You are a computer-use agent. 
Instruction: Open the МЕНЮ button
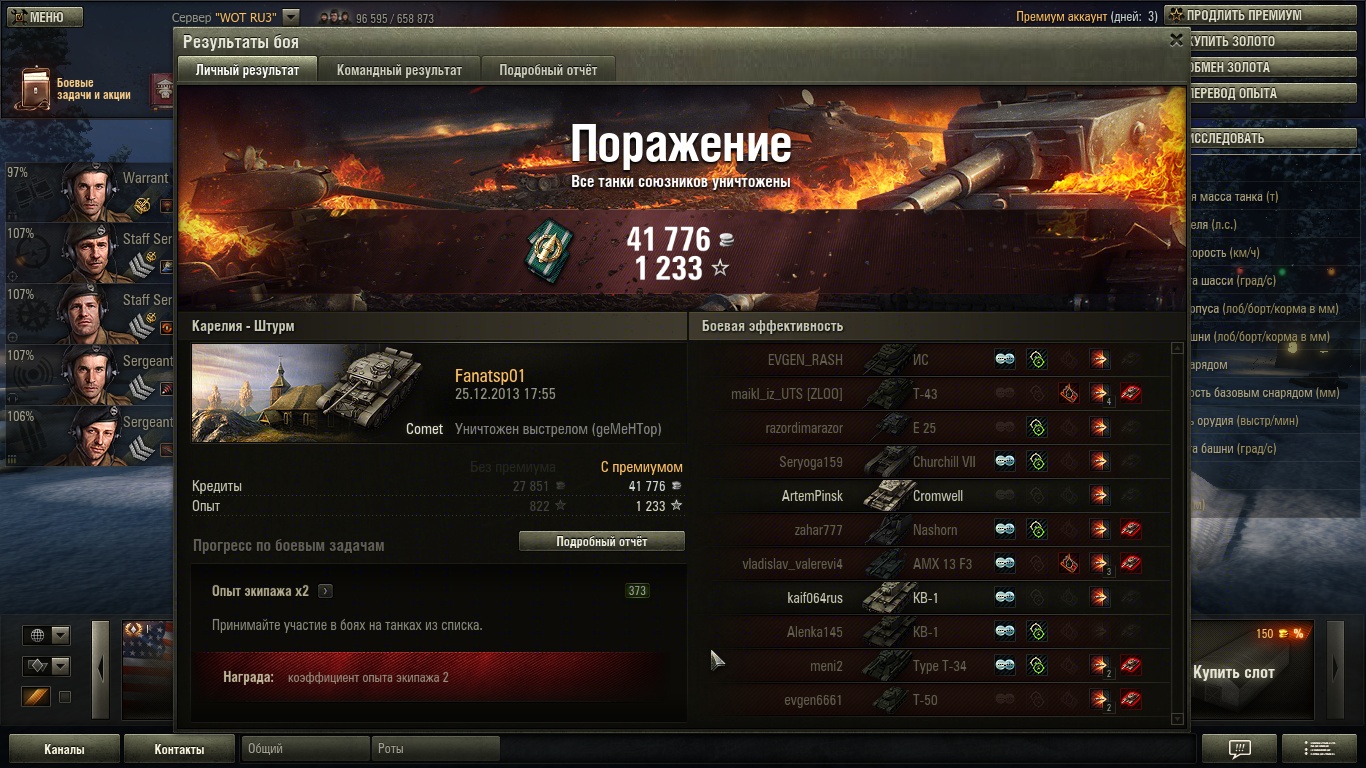coord(44,17)
